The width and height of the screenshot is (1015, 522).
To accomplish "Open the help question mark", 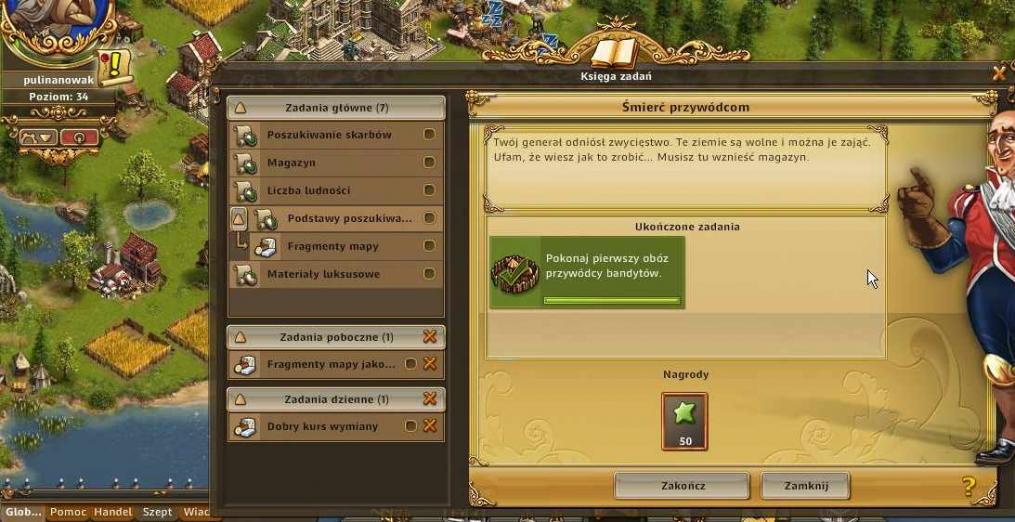I will [x=968, y=487].
